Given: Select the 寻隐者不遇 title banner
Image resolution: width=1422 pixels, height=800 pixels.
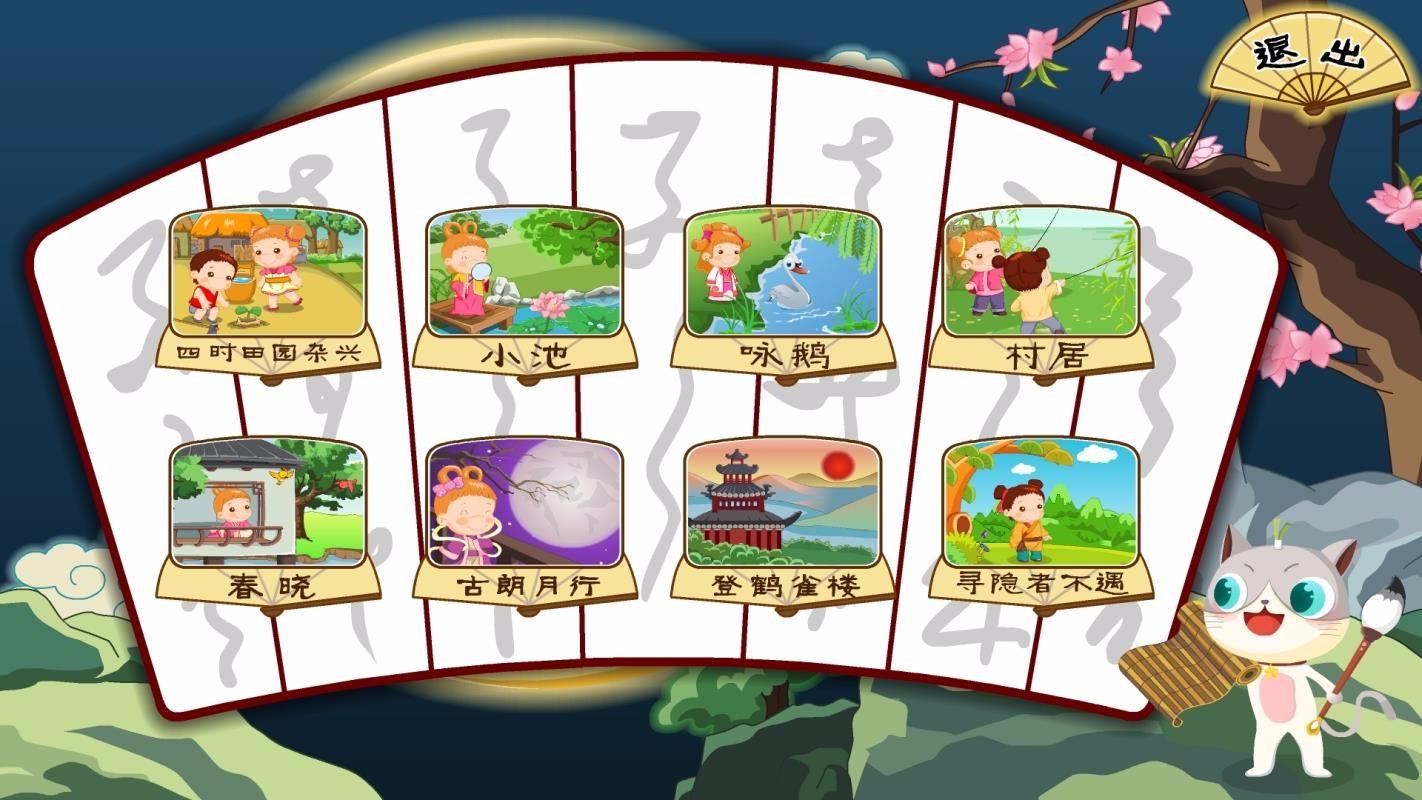Looking at the screenshot, I should pyautogui.click(x=1040, y=583).
